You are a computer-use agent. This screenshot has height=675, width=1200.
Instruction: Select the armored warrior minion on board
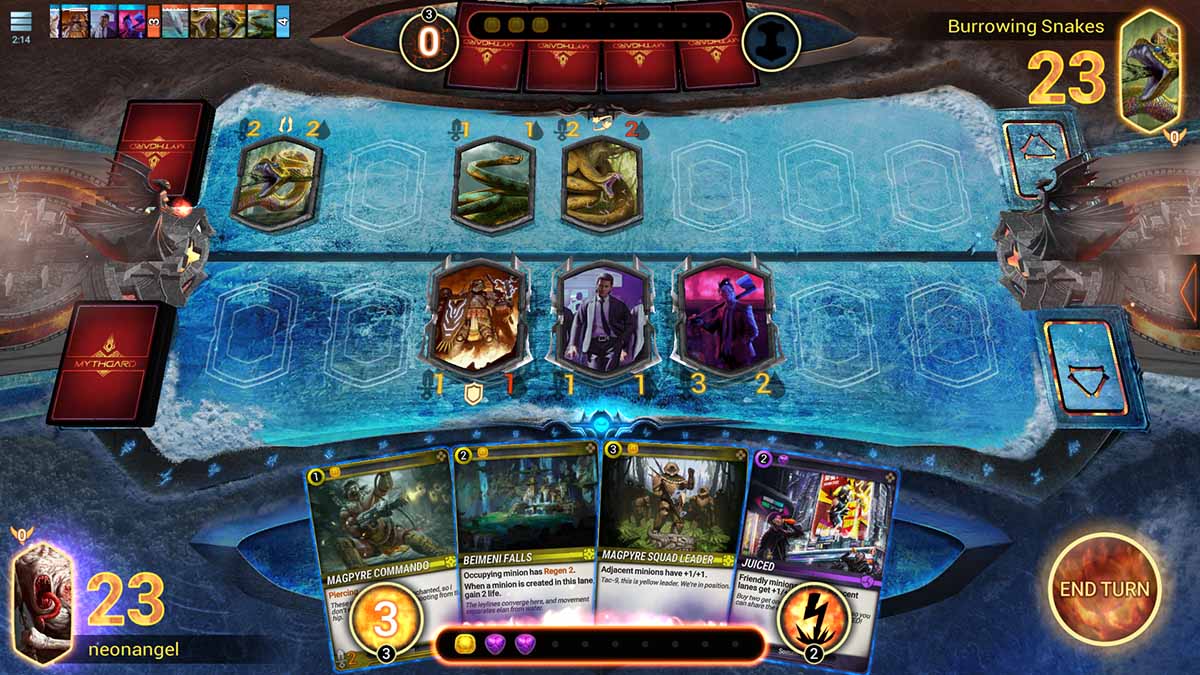click(477, 317)
